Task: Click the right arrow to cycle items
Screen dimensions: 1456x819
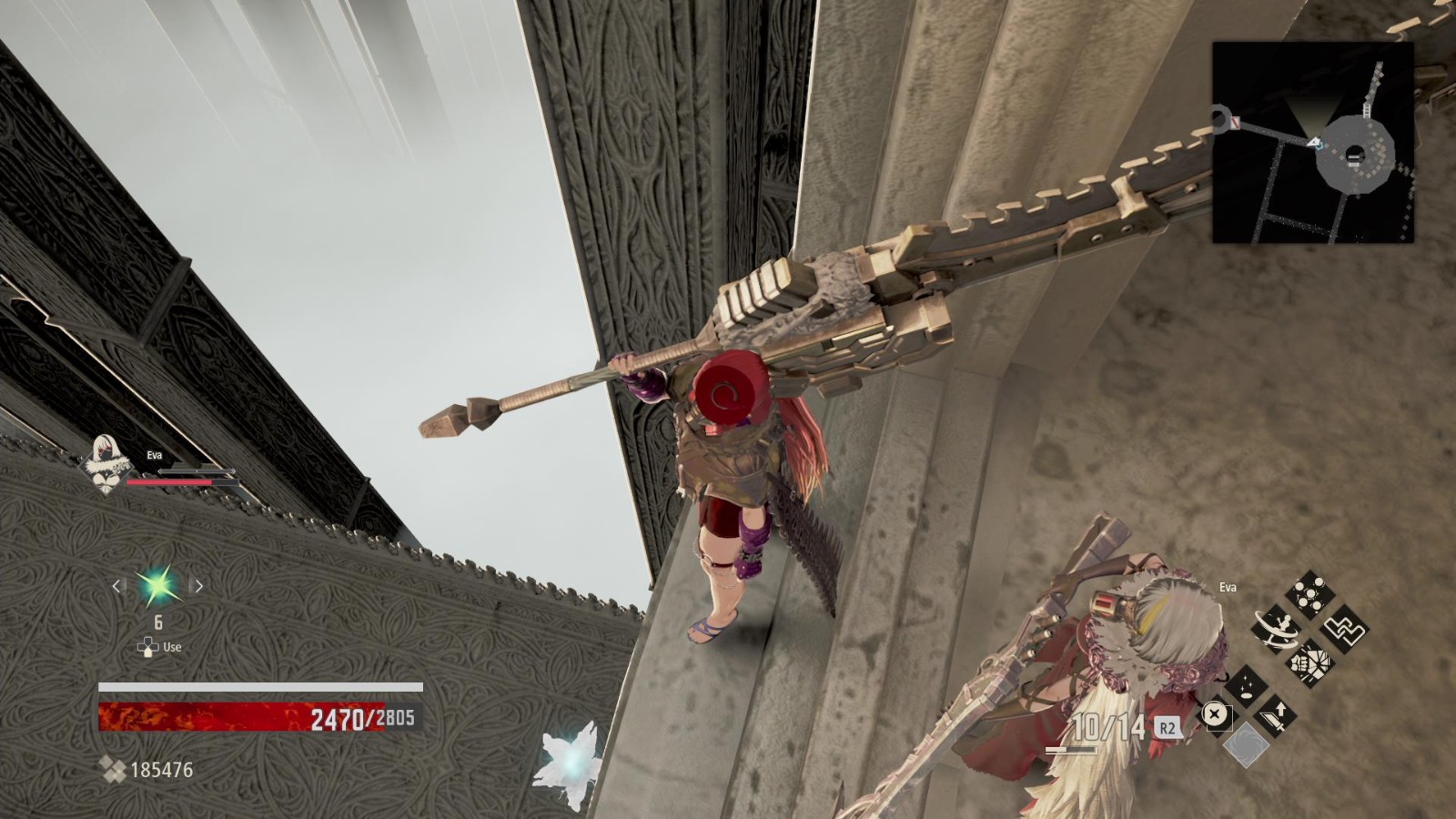Action: tap(199, 587)
